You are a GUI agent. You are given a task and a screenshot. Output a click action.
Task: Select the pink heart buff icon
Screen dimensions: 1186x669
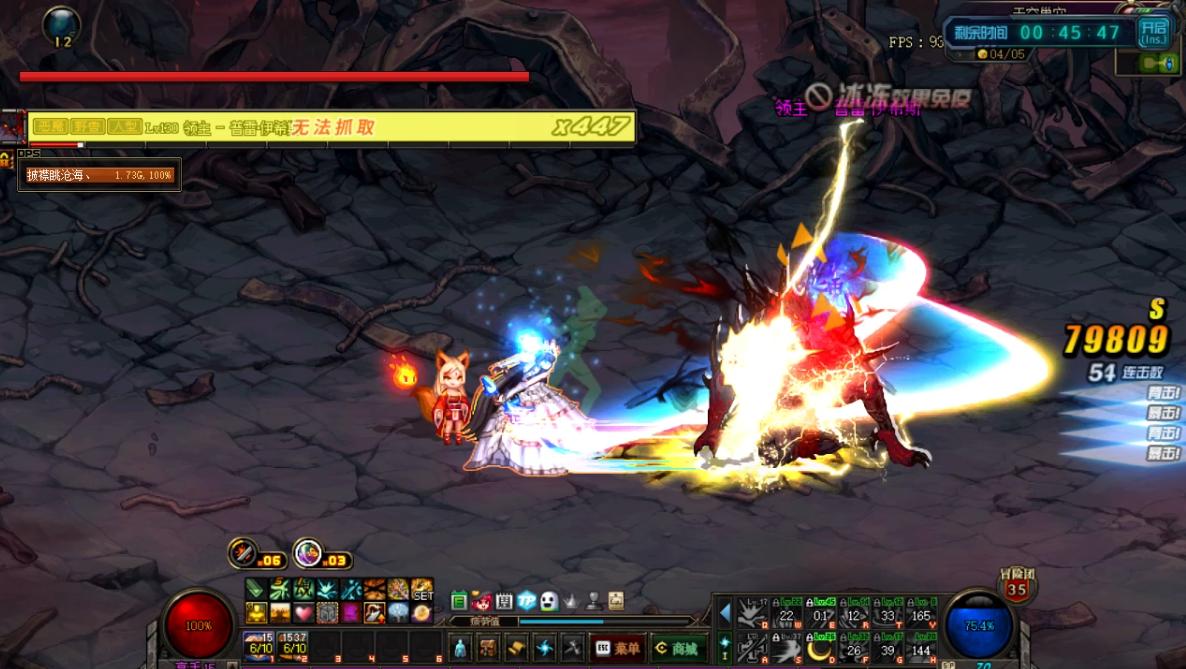(304, 612)
